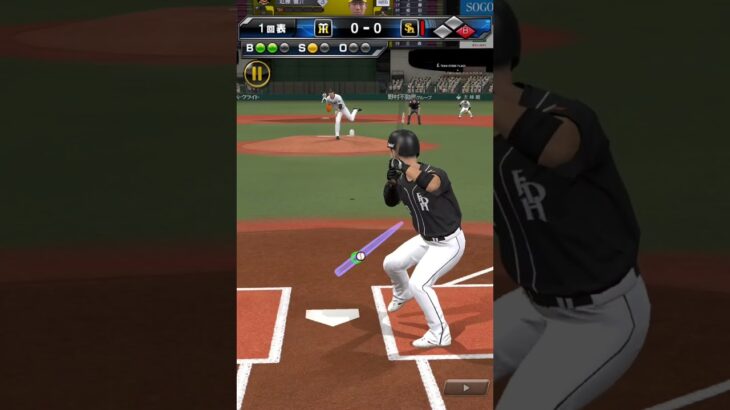Pause the game with the round pause button

pyautogui.click(x=257, y=73)
